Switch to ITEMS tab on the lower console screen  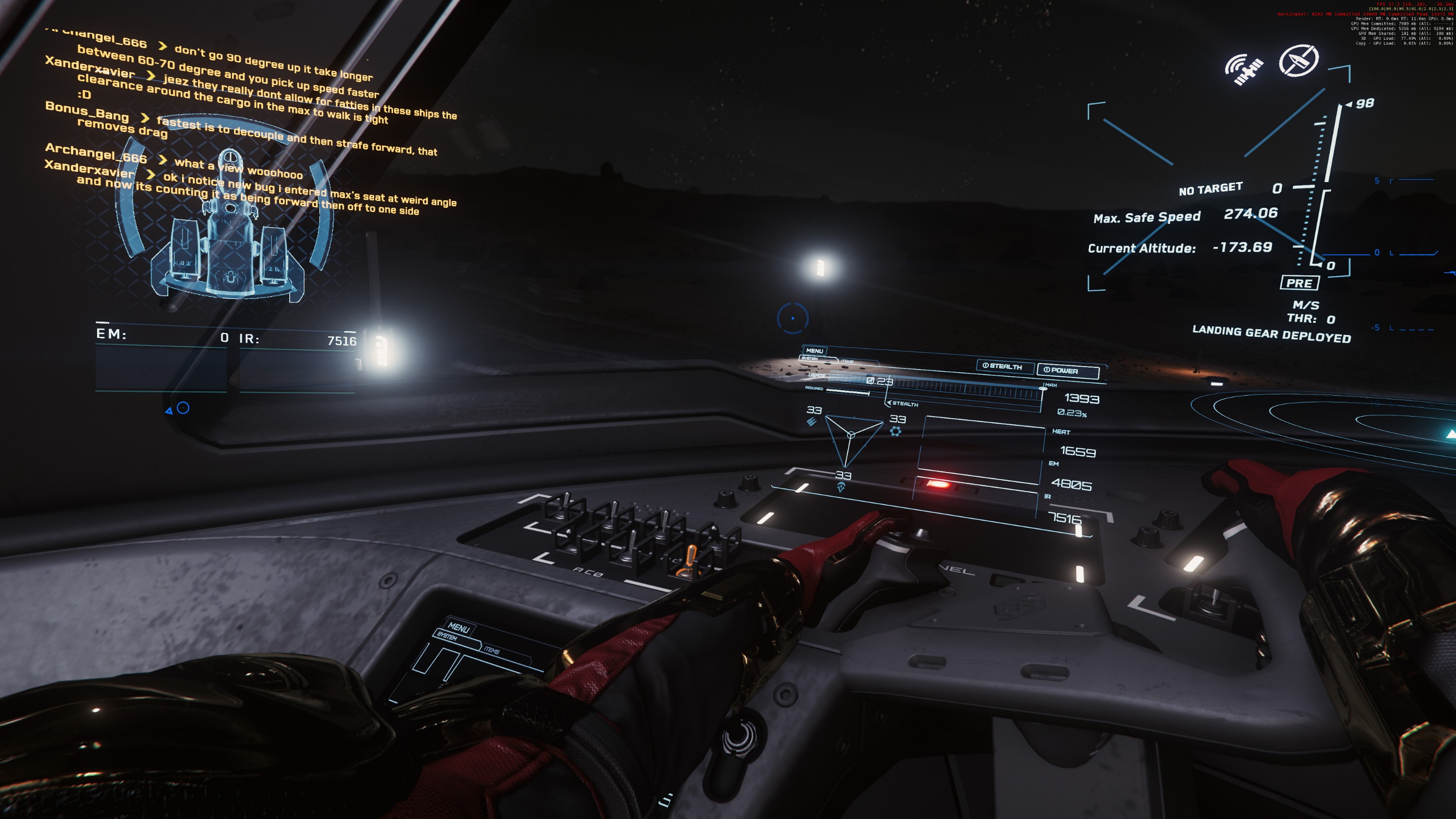(x=491, y=651)
